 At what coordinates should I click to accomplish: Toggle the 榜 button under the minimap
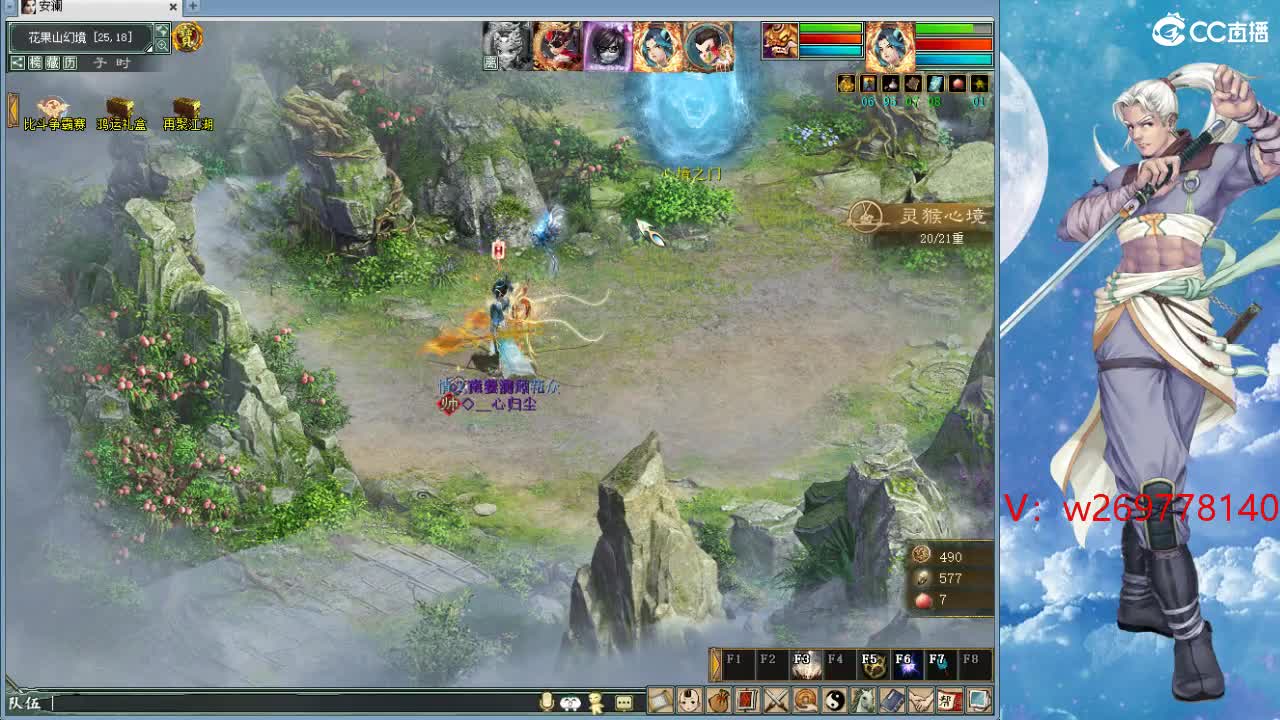[35, 63]
